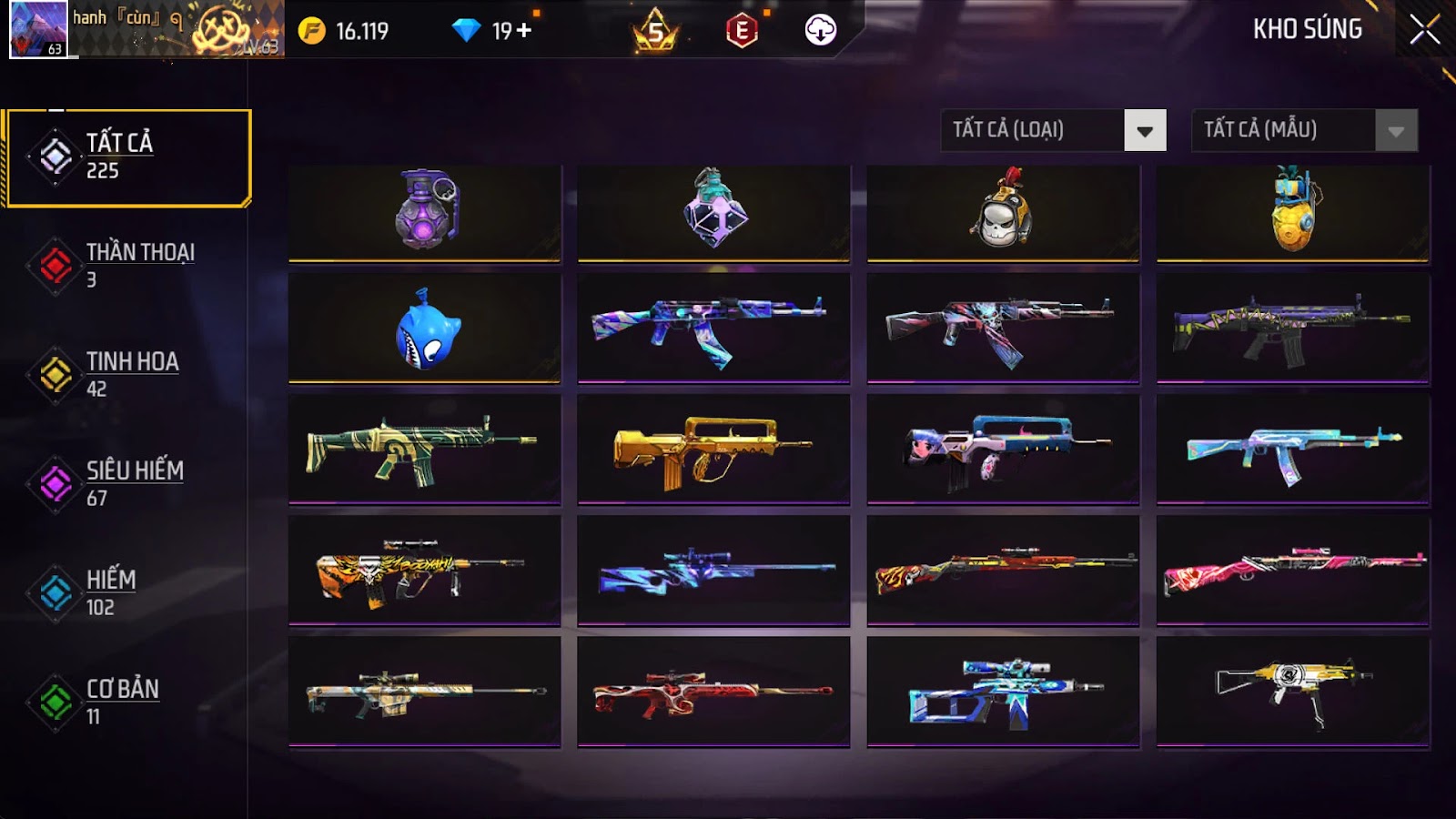
Task: Switch to the Thần Thoại rarity tab
Action: (x=127, y=265)
